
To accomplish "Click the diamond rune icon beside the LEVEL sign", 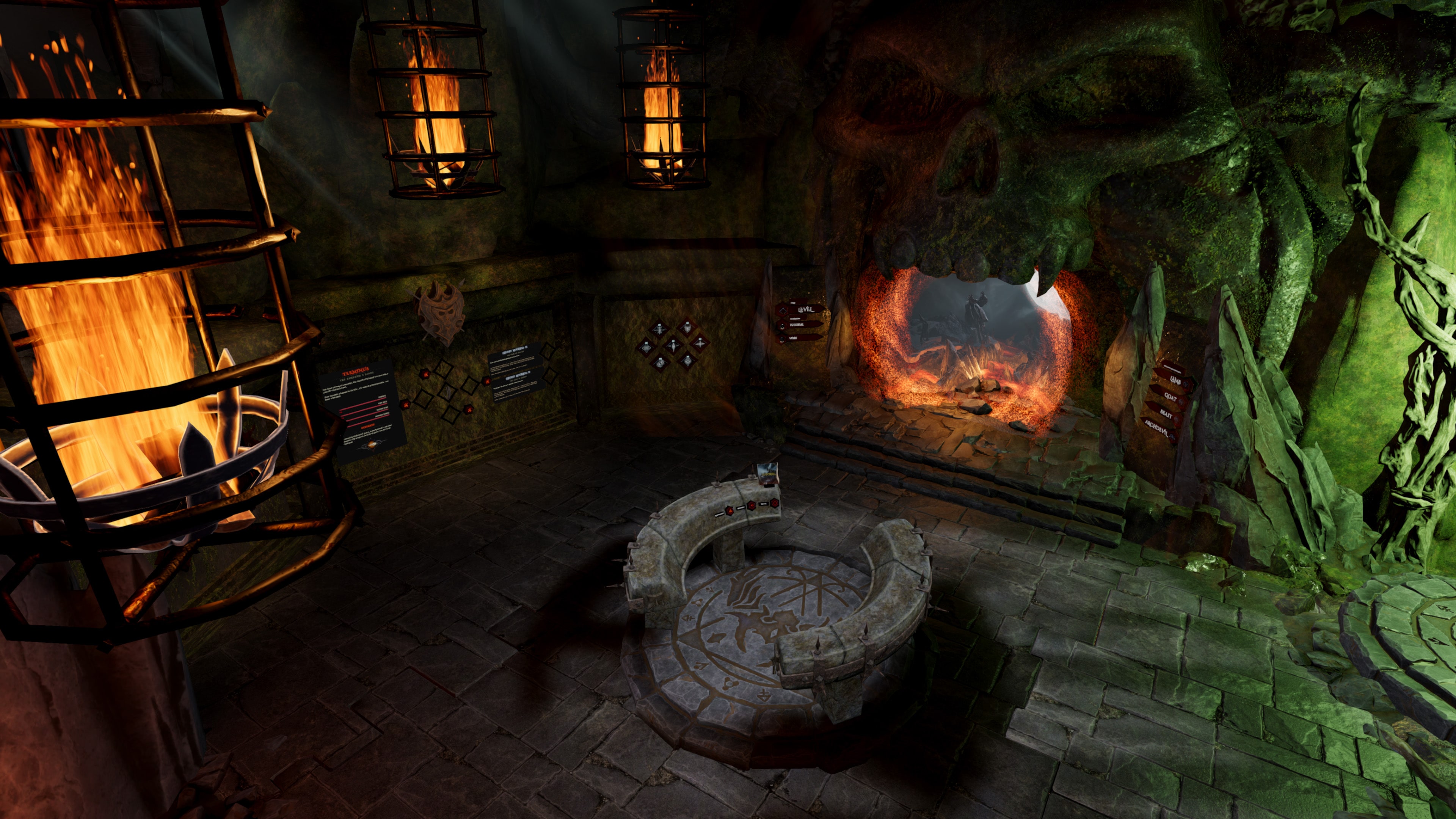I will [x=783, y=311].
